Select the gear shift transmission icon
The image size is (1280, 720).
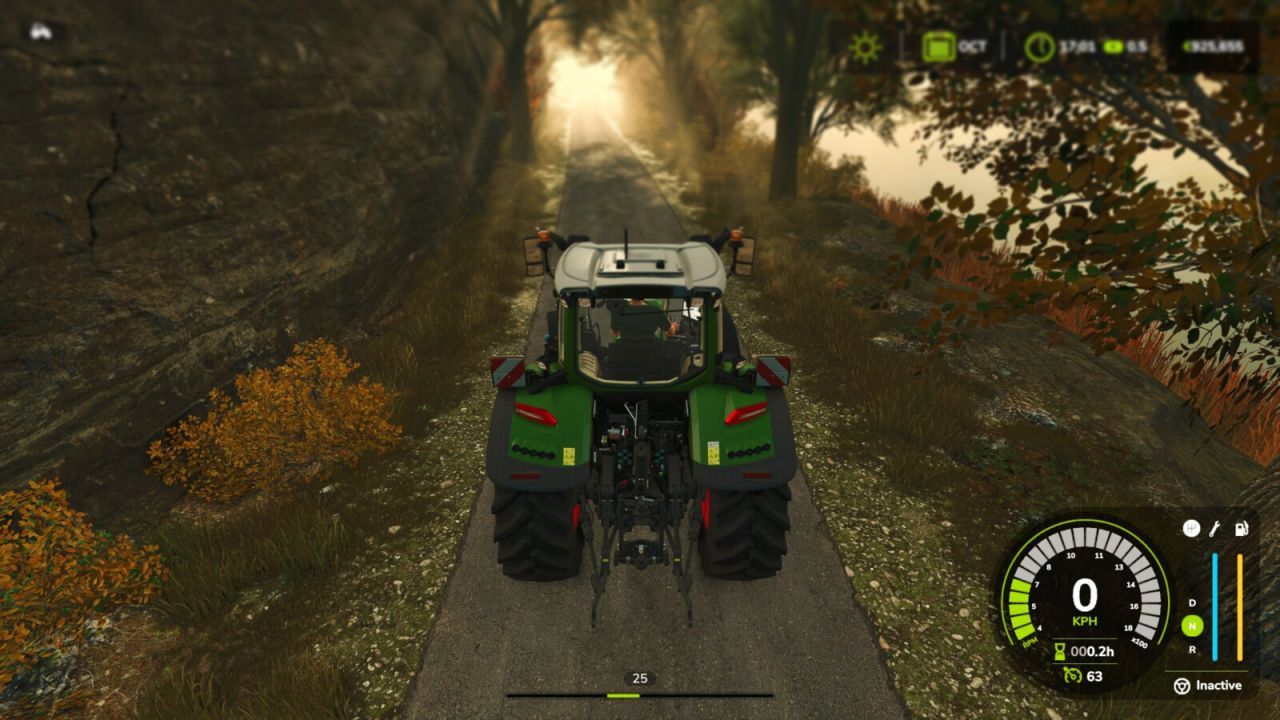point(1190,528)
